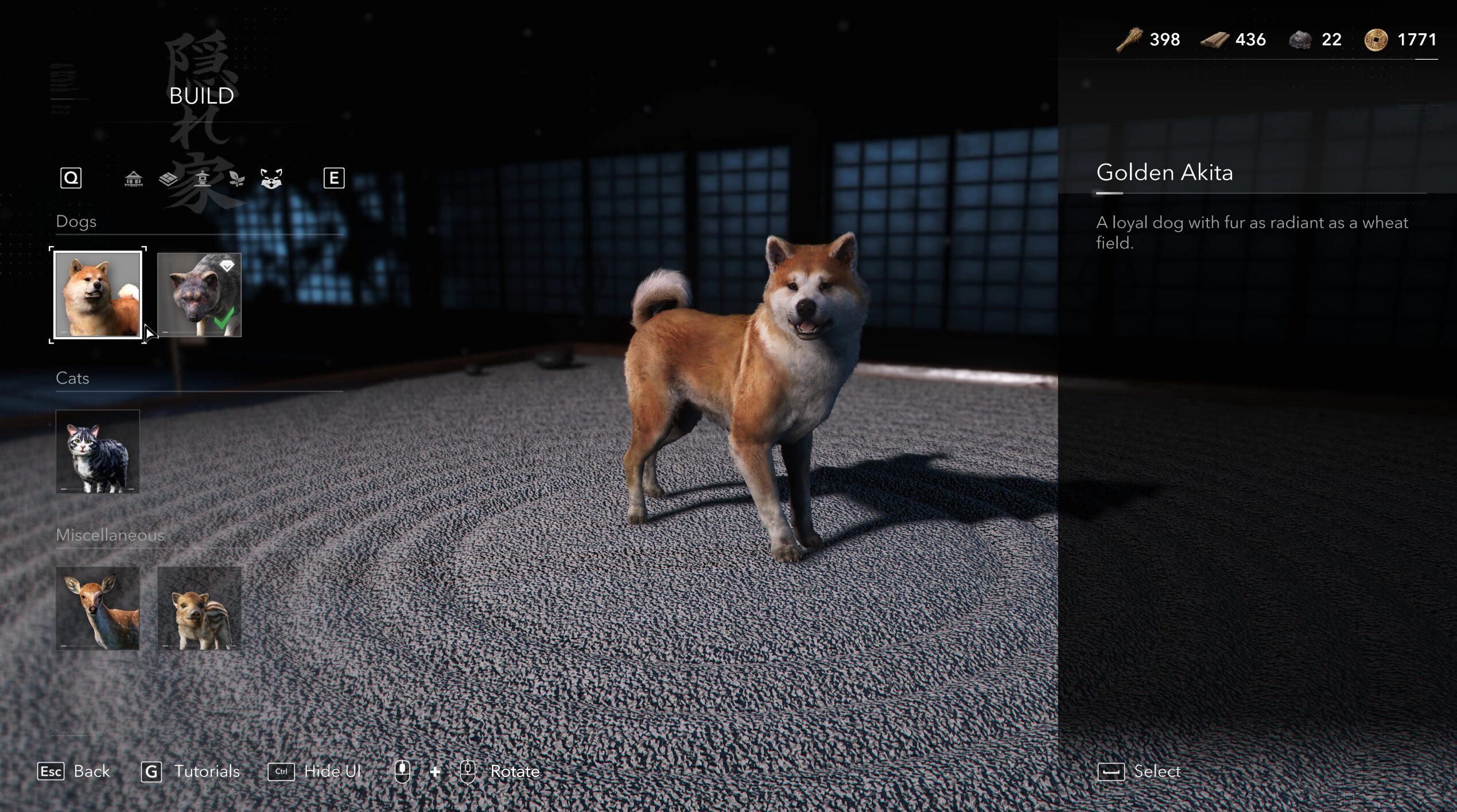Viewport: 1457px width, 812px height.
Task: Open the Tutorials screen
Action: coord(191,771)
